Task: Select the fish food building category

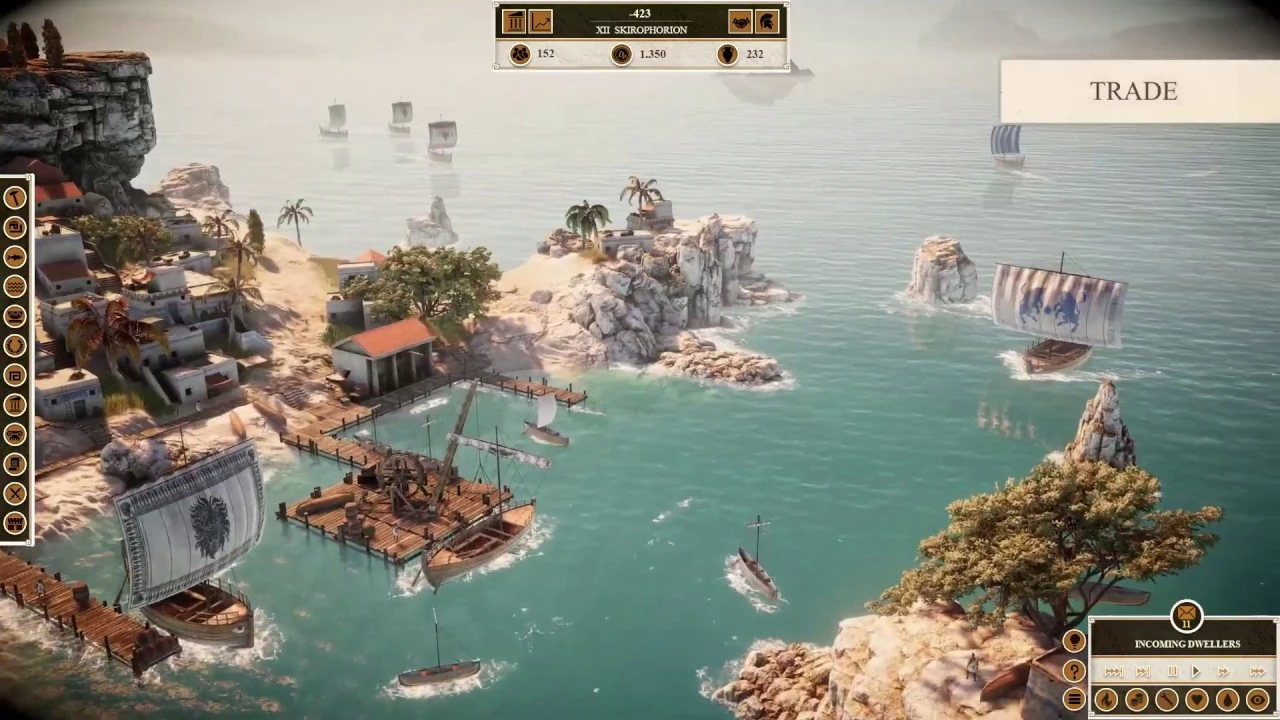Action: [x=15, y=257]
